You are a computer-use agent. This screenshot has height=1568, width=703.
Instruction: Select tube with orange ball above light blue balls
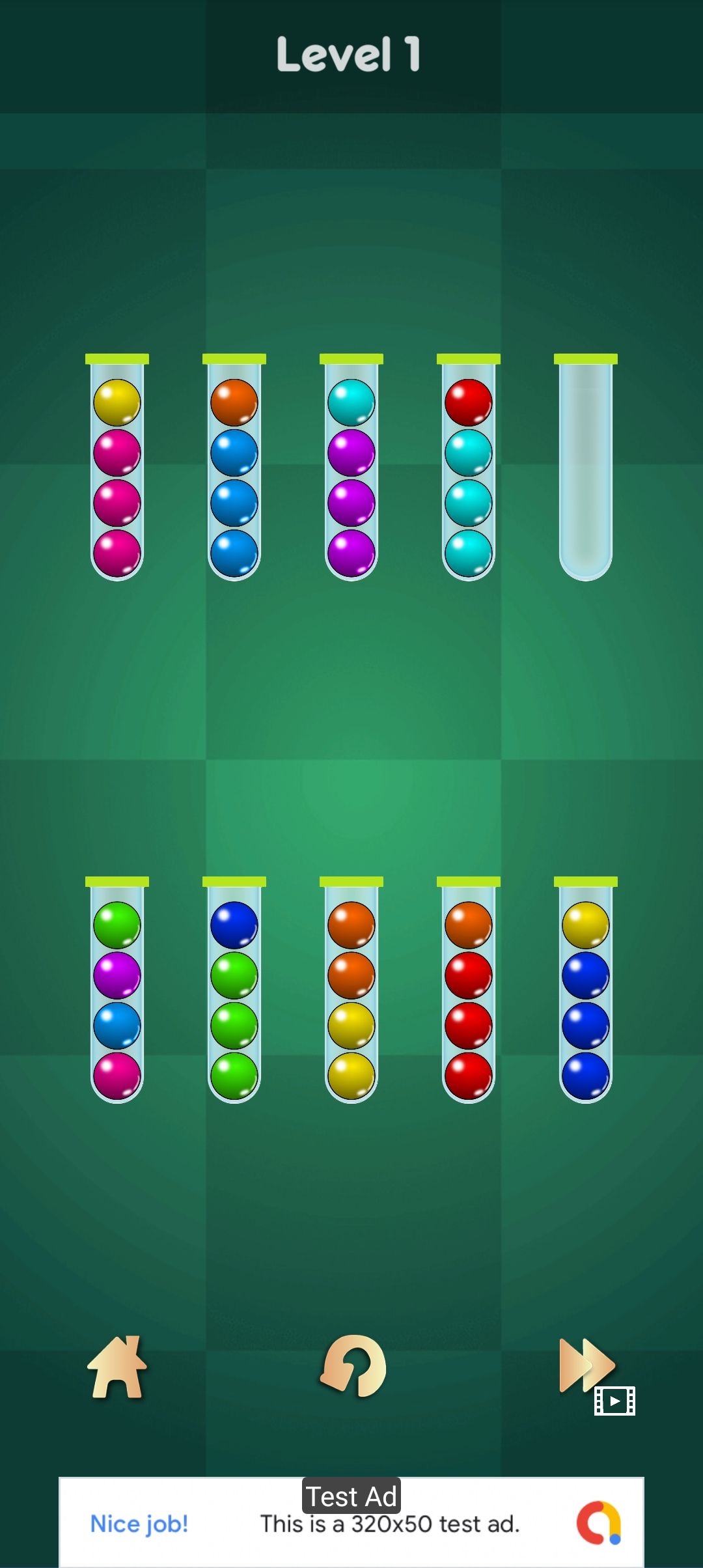pos(234,469)
